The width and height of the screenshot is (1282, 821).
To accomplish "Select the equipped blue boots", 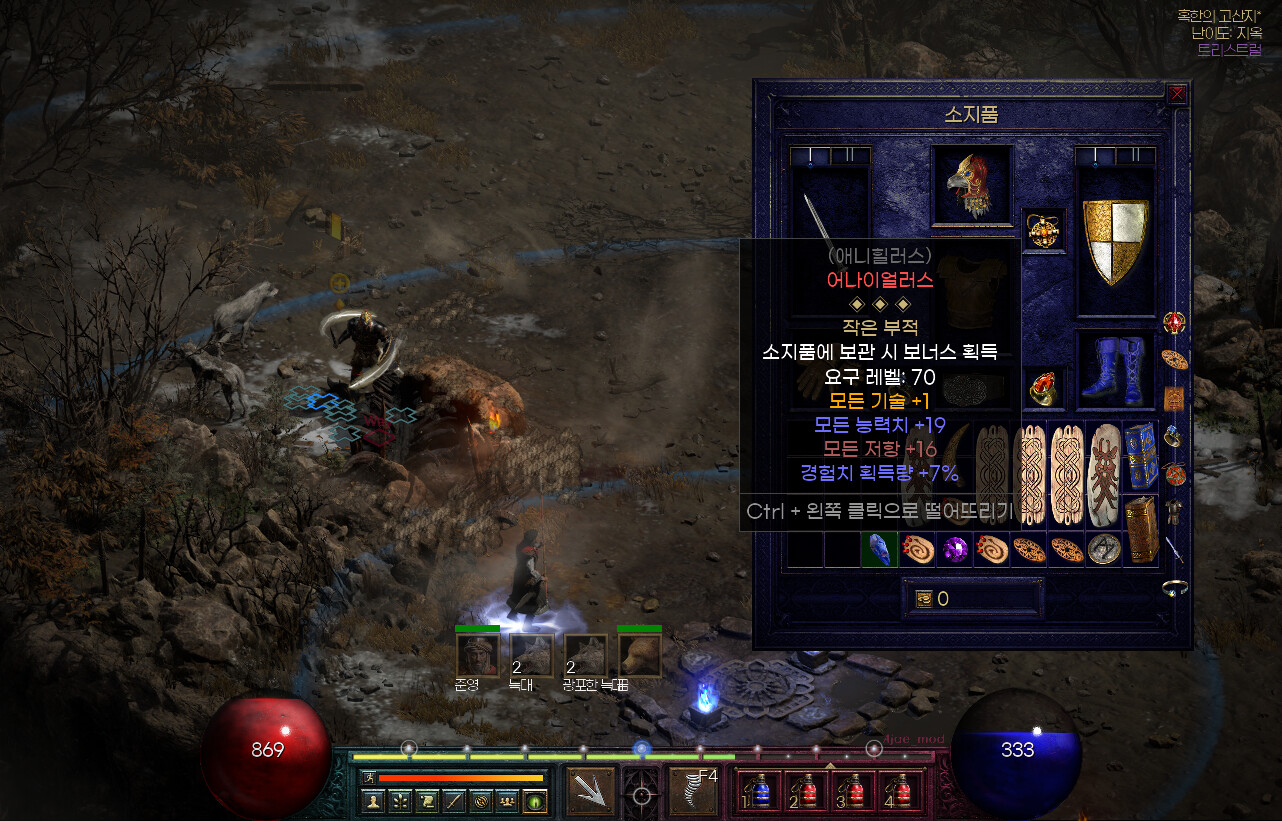I will [1115, 370].
